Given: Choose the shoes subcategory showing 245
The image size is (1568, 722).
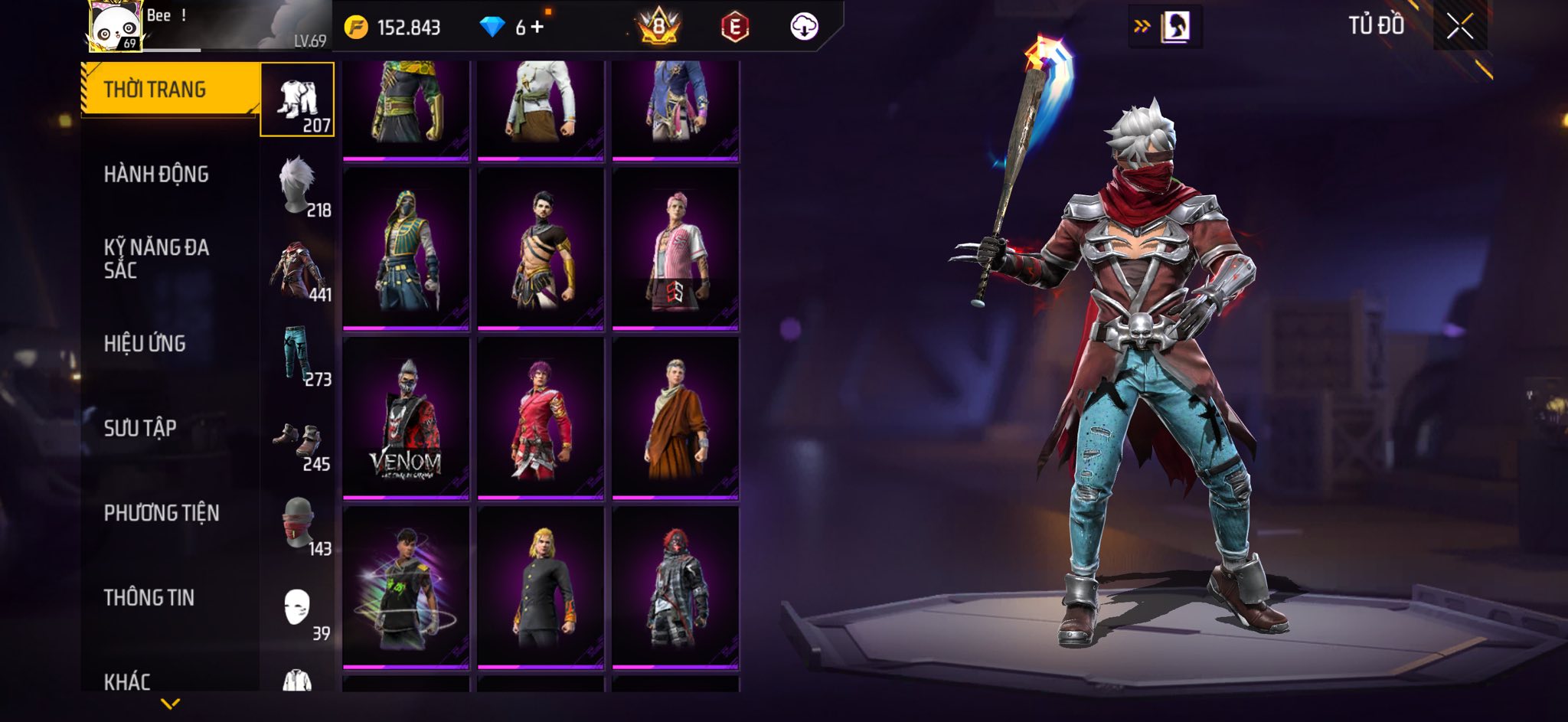Looking at the screenshot, I should click(x=298, y=441).
